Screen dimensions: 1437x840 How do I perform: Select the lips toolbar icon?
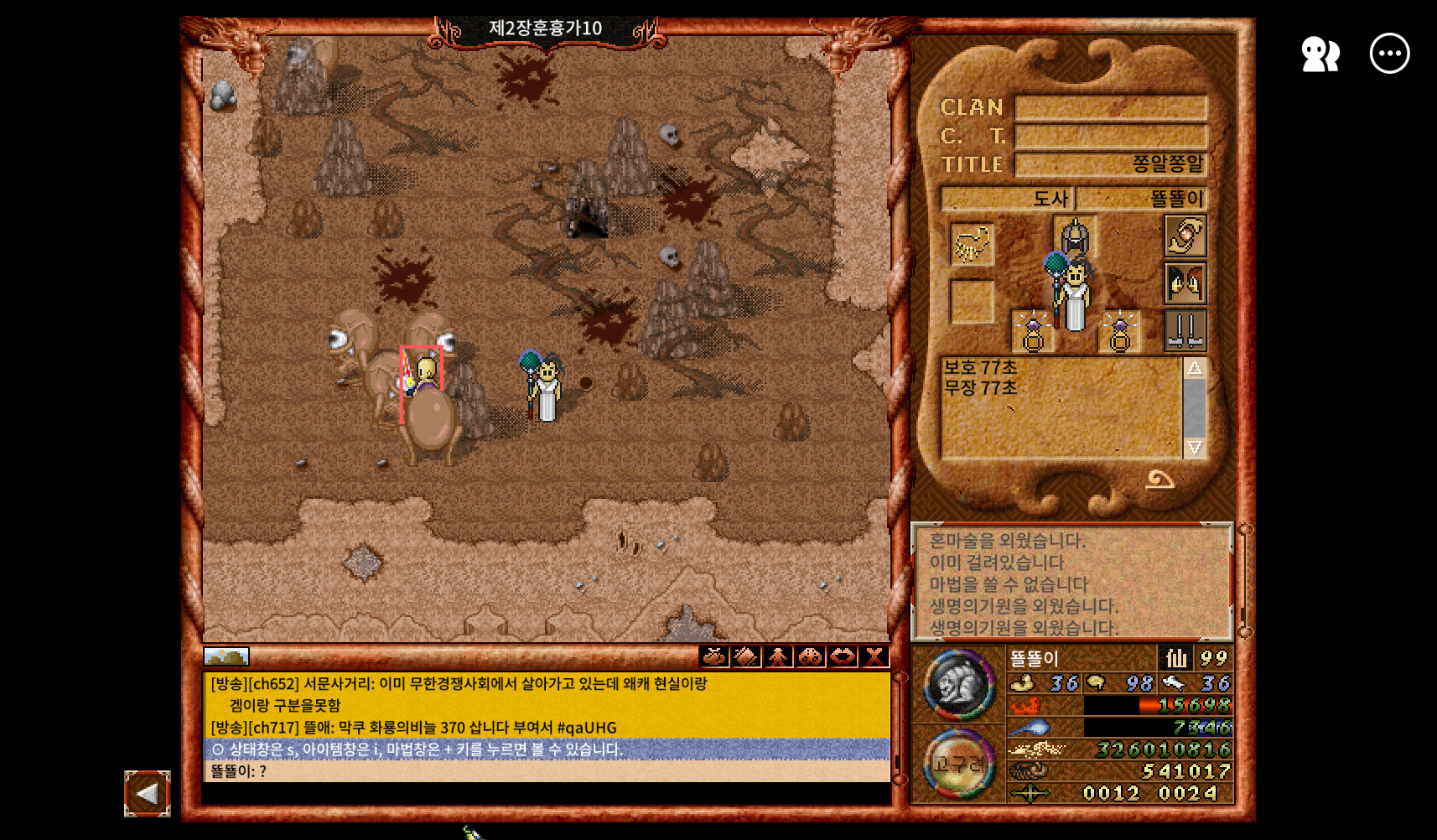pos(843,656)
